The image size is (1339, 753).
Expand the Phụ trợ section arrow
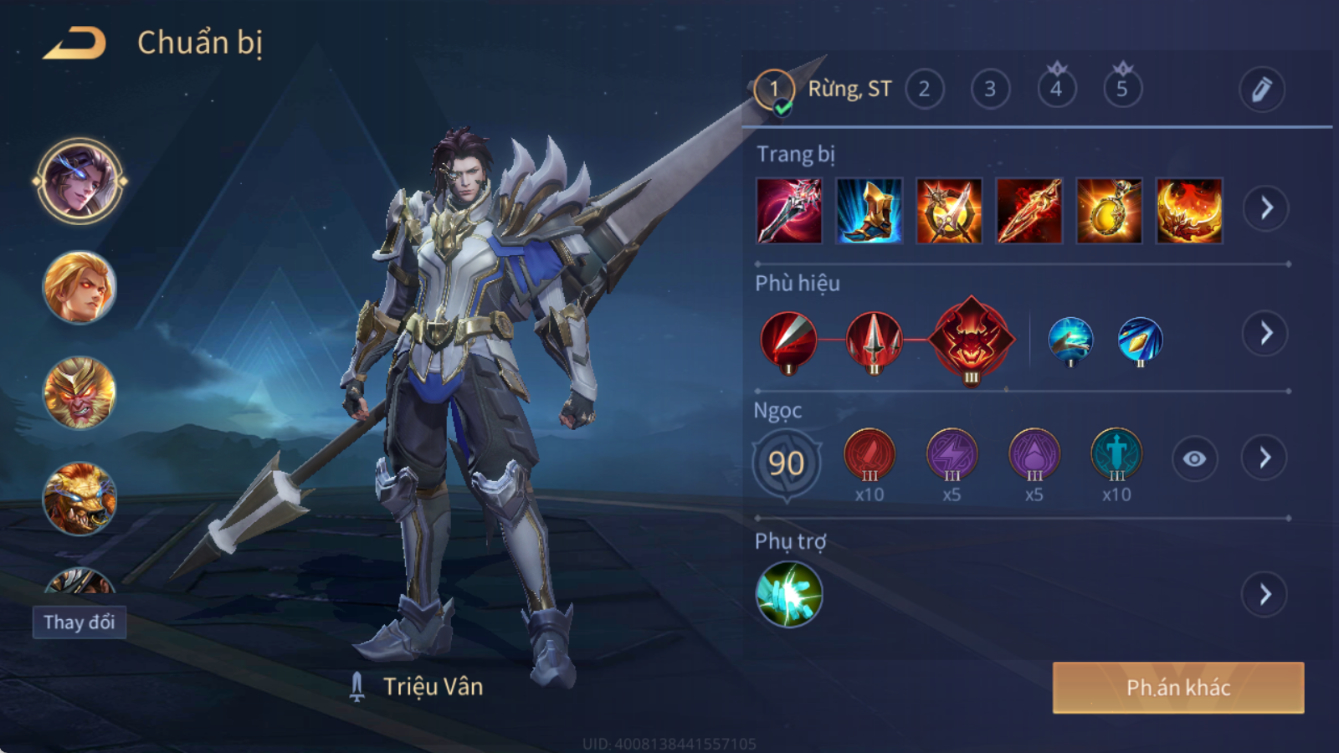(x=1265, y=595)
